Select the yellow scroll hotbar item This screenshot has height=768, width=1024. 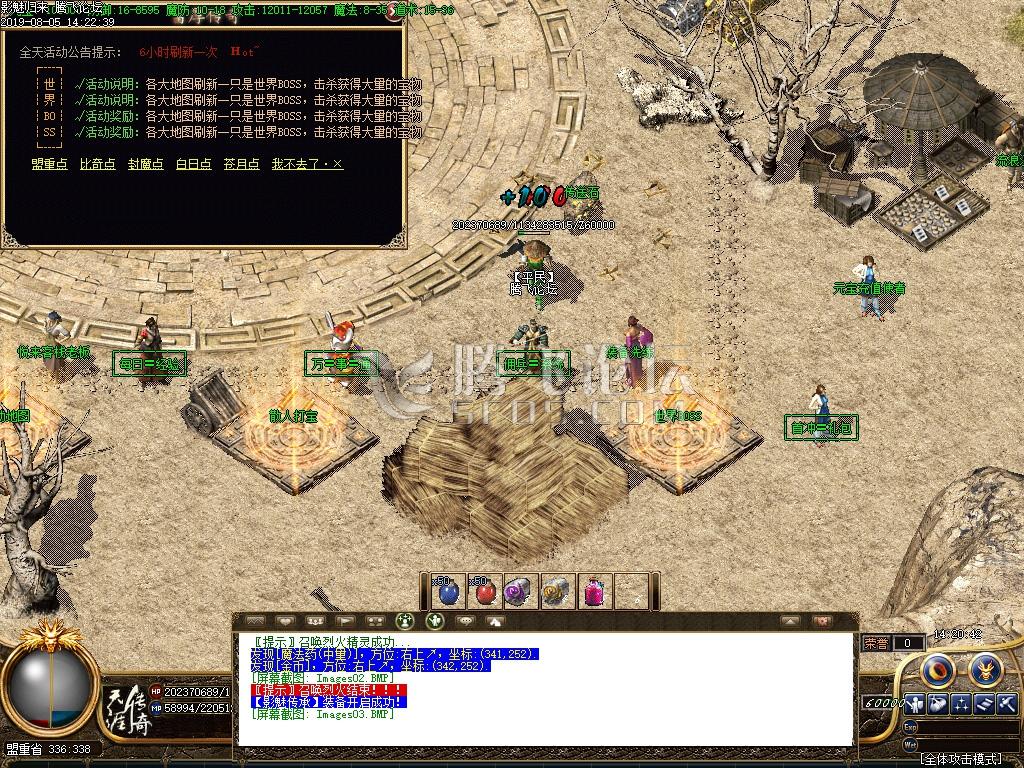(557, 592)
